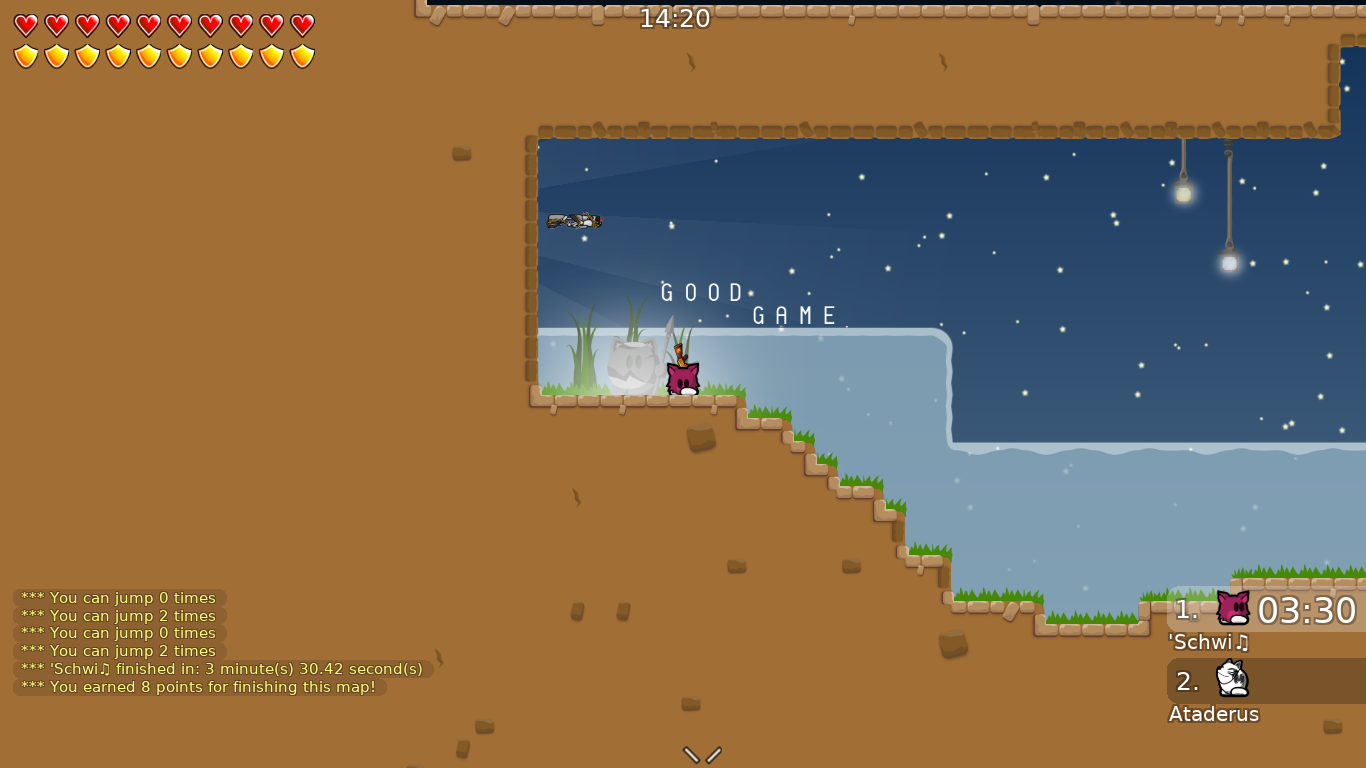The image size is (1366, 768).
Task: Select Ataderus's white cat avatar in scoreboard
Action: [1233, 680]
